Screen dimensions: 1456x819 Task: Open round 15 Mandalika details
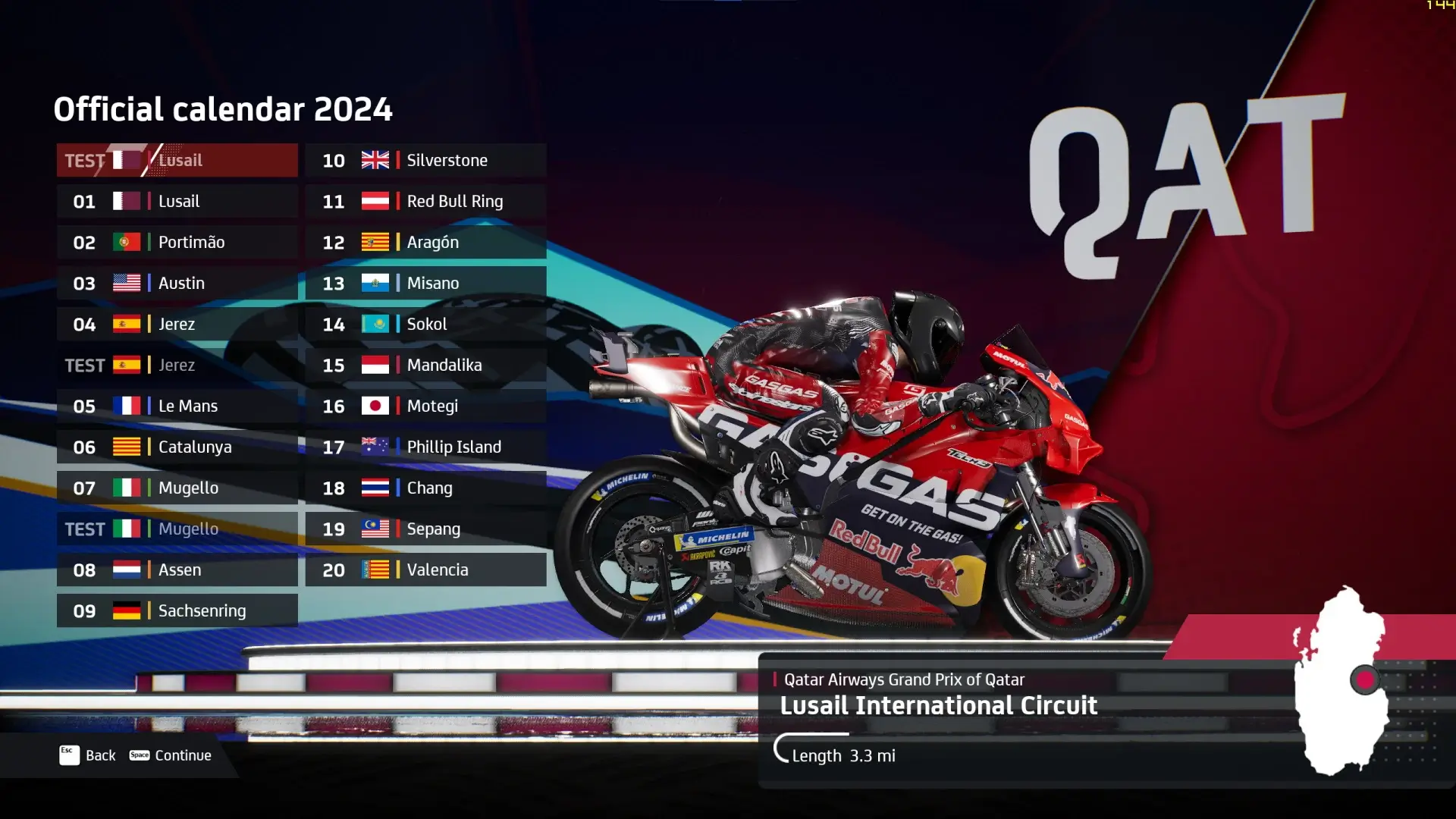point(425,365)
